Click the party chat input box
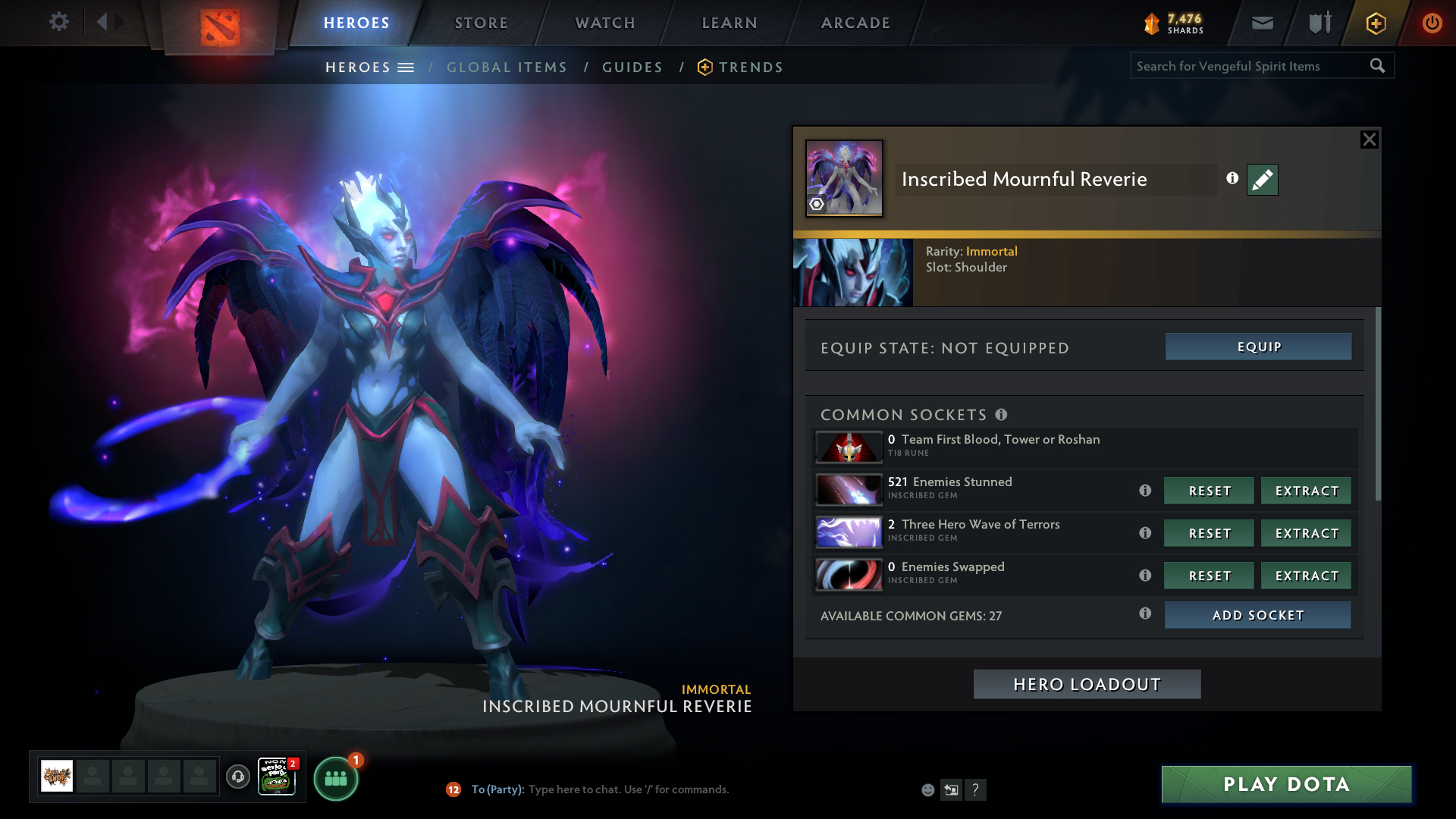Screen dimensions: 1456x819 coord(628,789)
